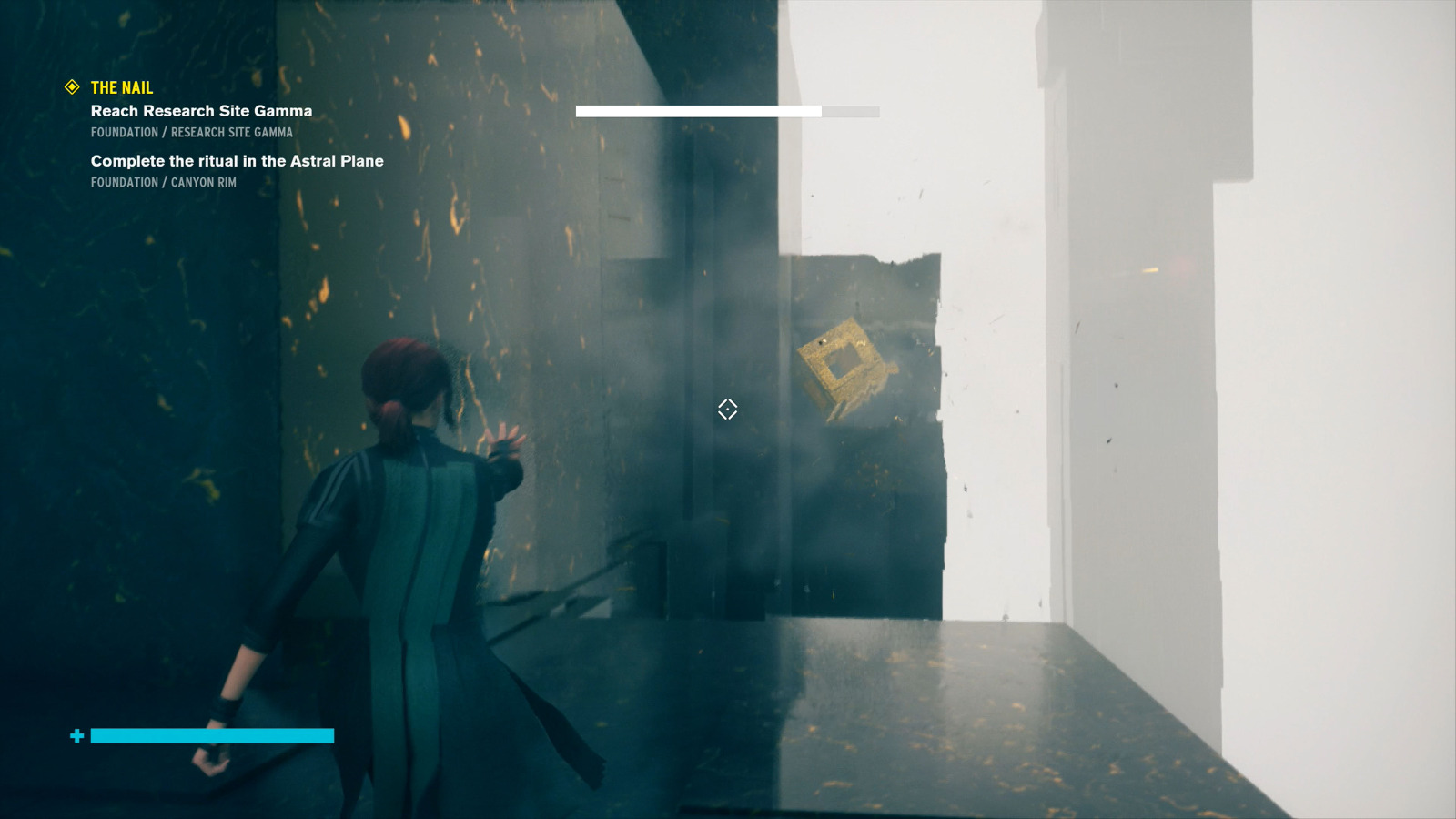Click the objective diamond next to mission title

pyautogui.click(x=71, y=87)
